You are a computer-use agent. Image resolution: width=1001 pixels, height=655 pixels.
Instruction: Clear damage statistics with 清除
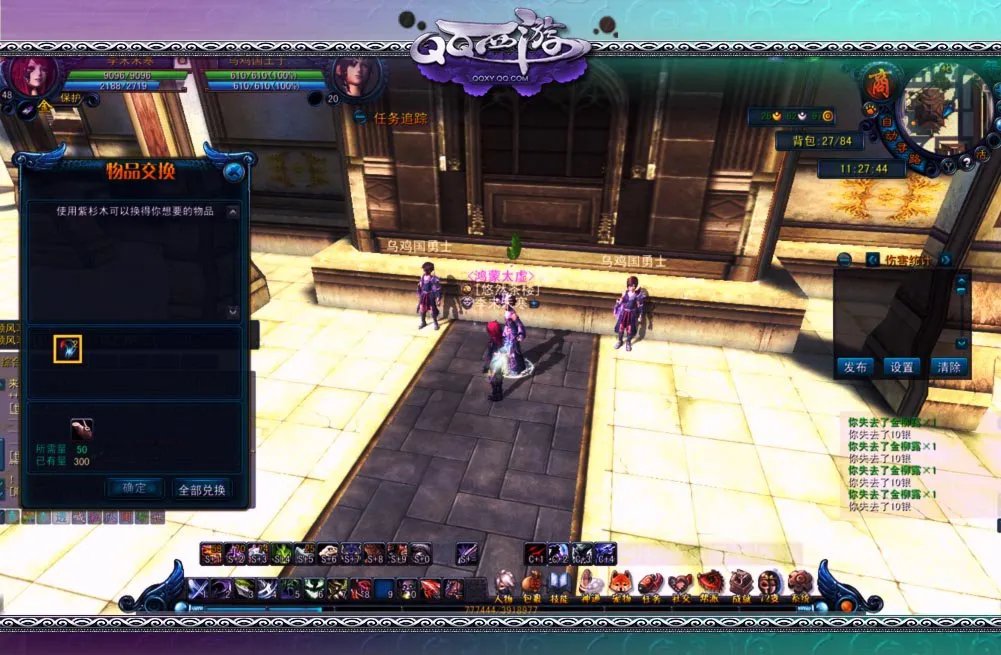pyautogui.click(x=949, y=367)
